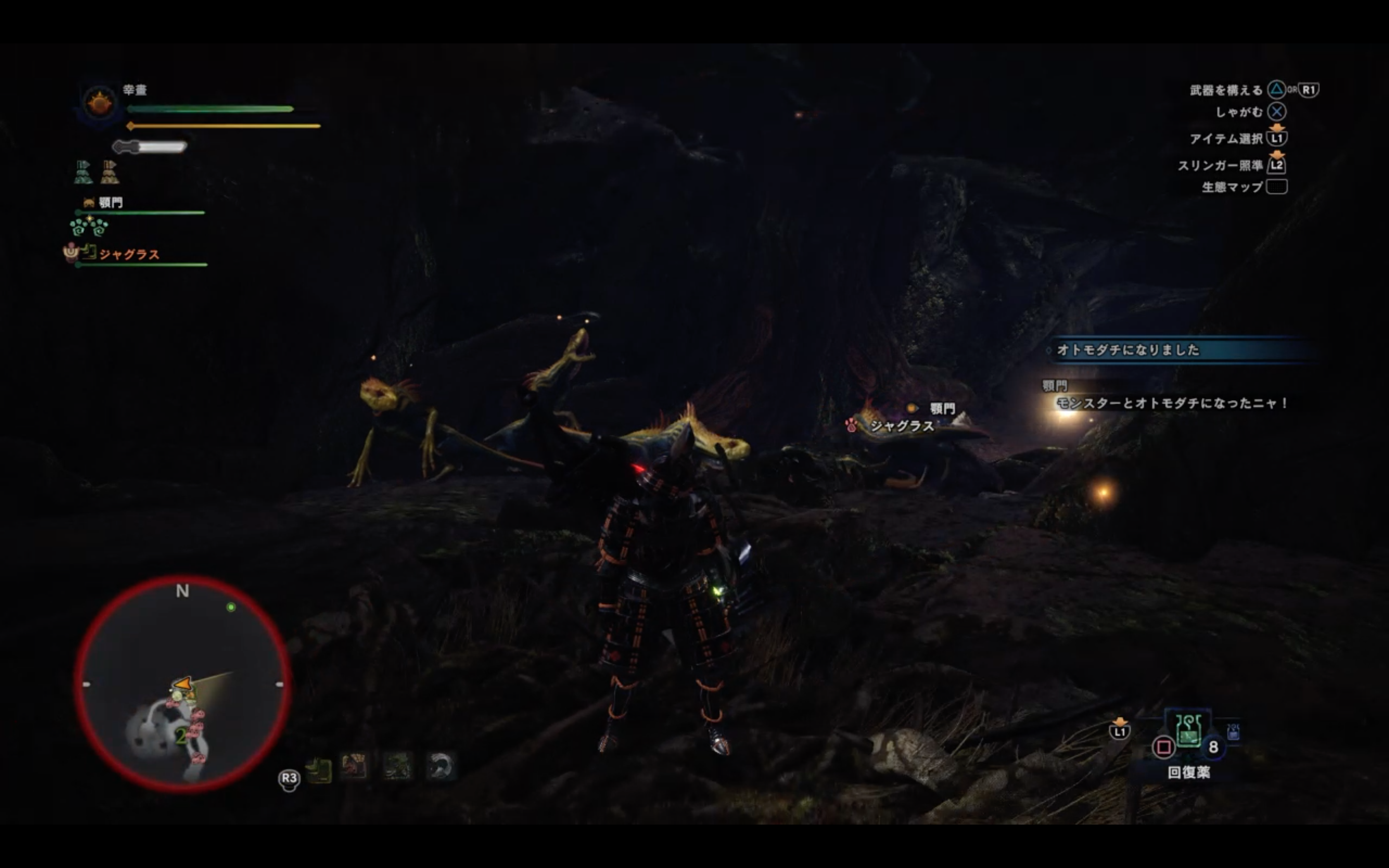Click the 生態マップ map prompt label
This screenshot has width=1389, height=868.
tap(1232, 187)
